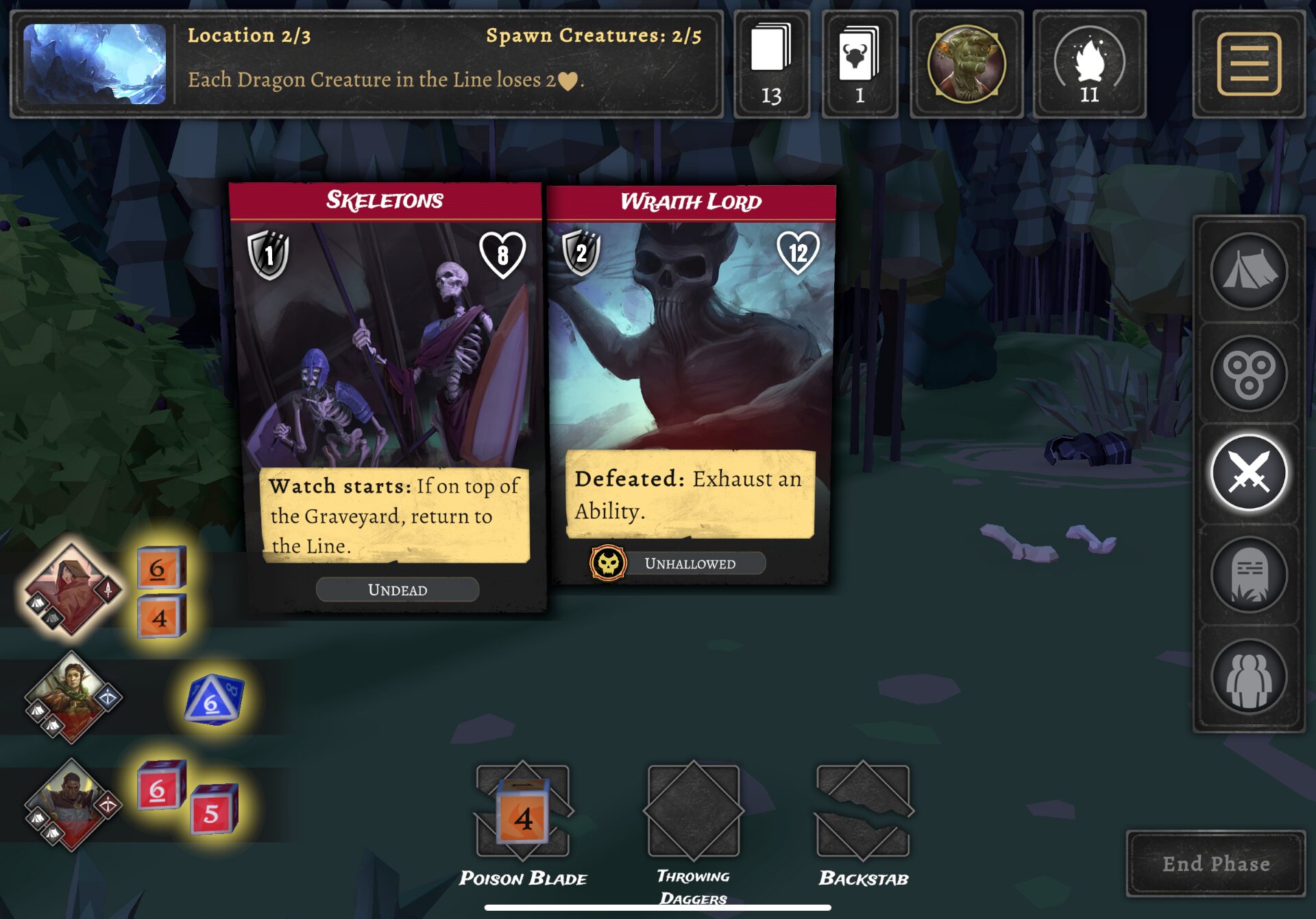Open the hamburger menu

point(1248,64)
